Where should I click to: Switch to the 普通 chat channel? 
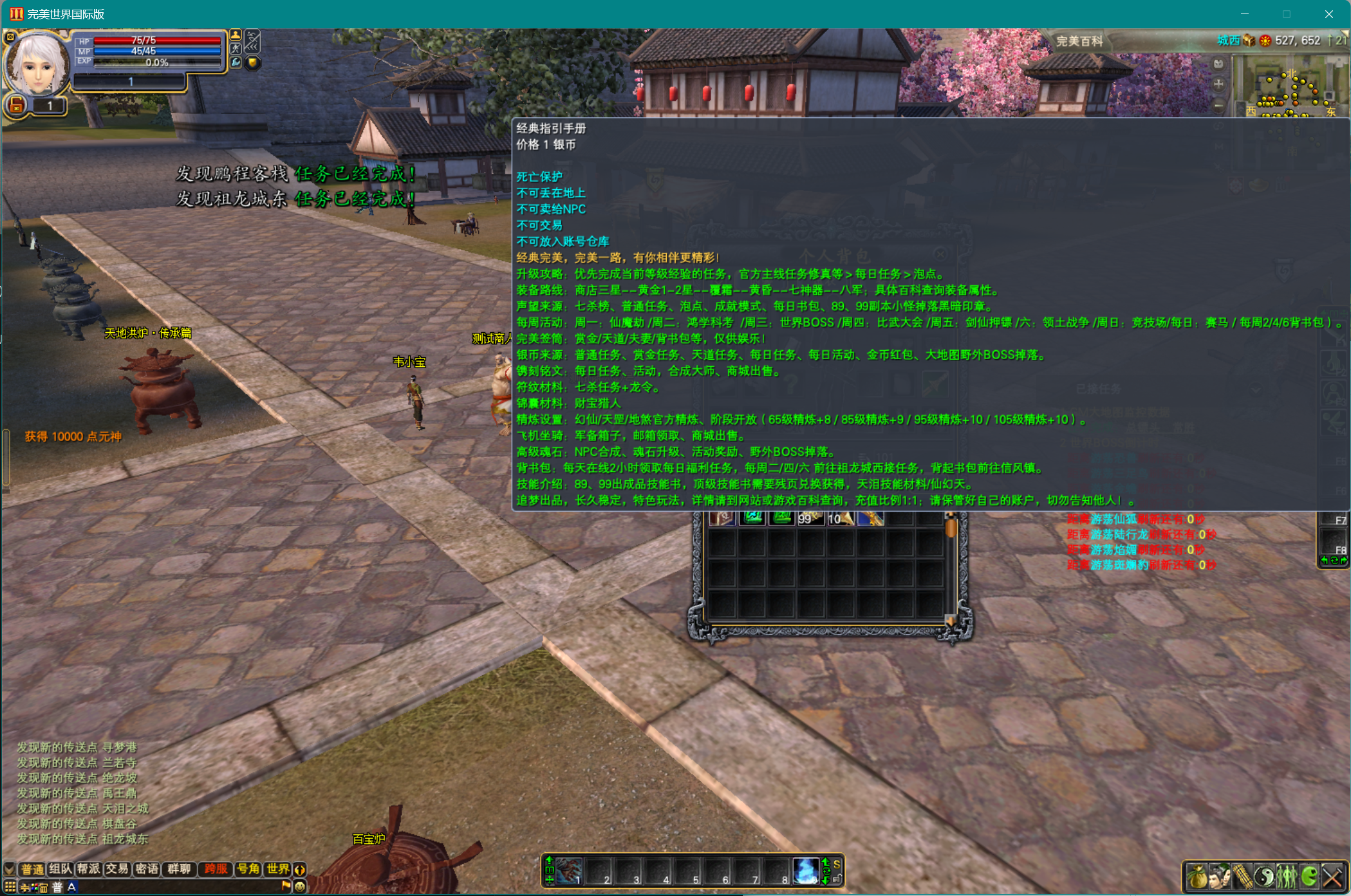click(x=32, y=869)
